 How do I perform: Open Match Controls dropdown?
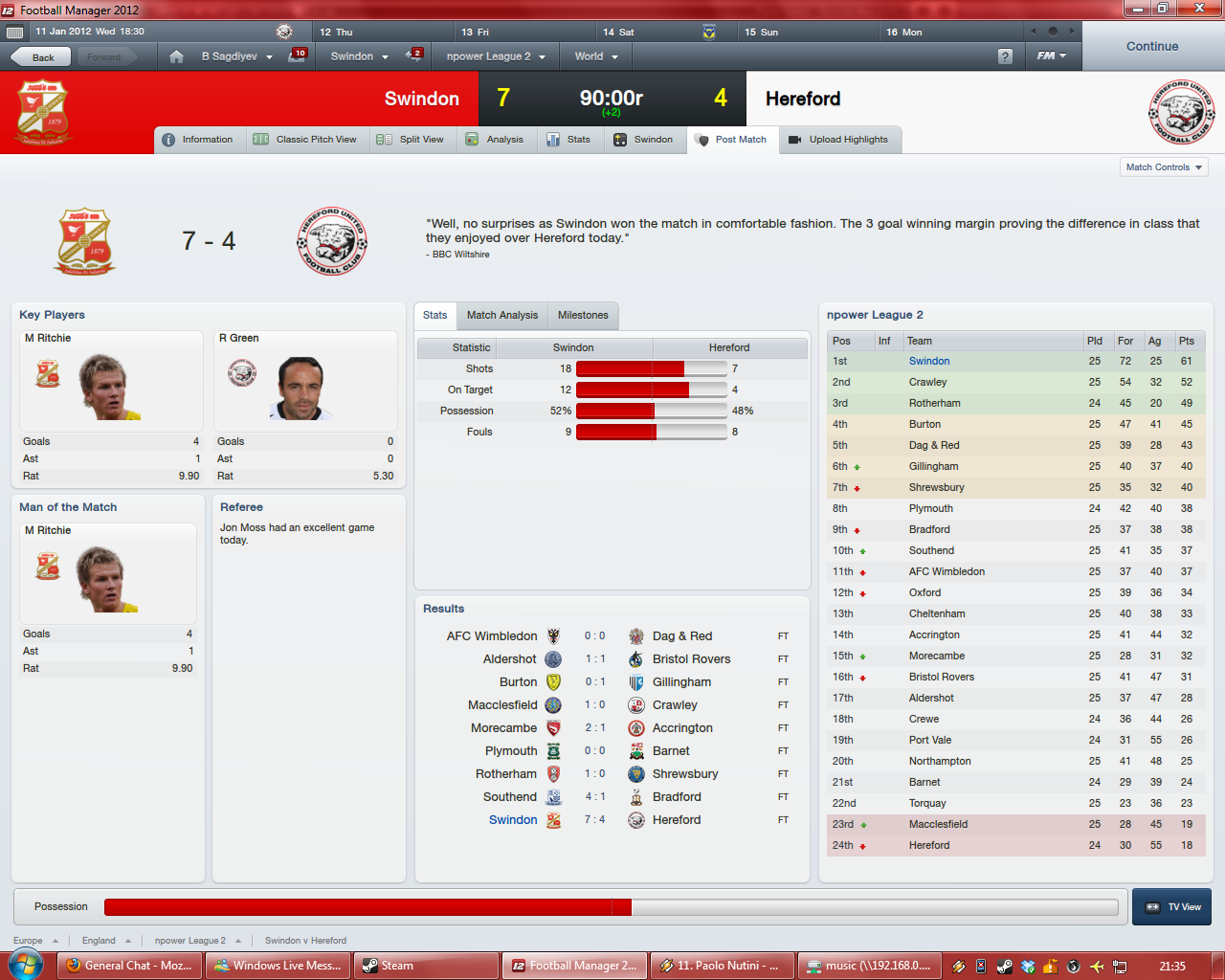[x=1164, y=167]
